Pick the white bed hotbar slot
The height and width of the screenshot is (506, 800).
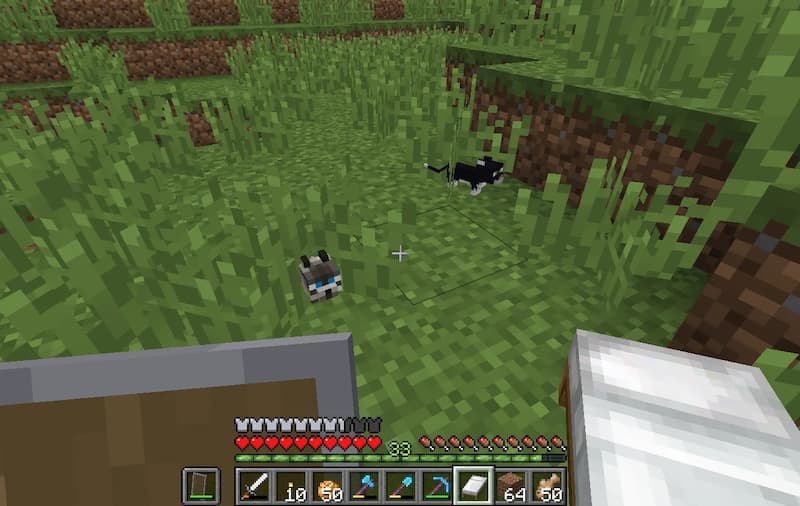[473, 486]
